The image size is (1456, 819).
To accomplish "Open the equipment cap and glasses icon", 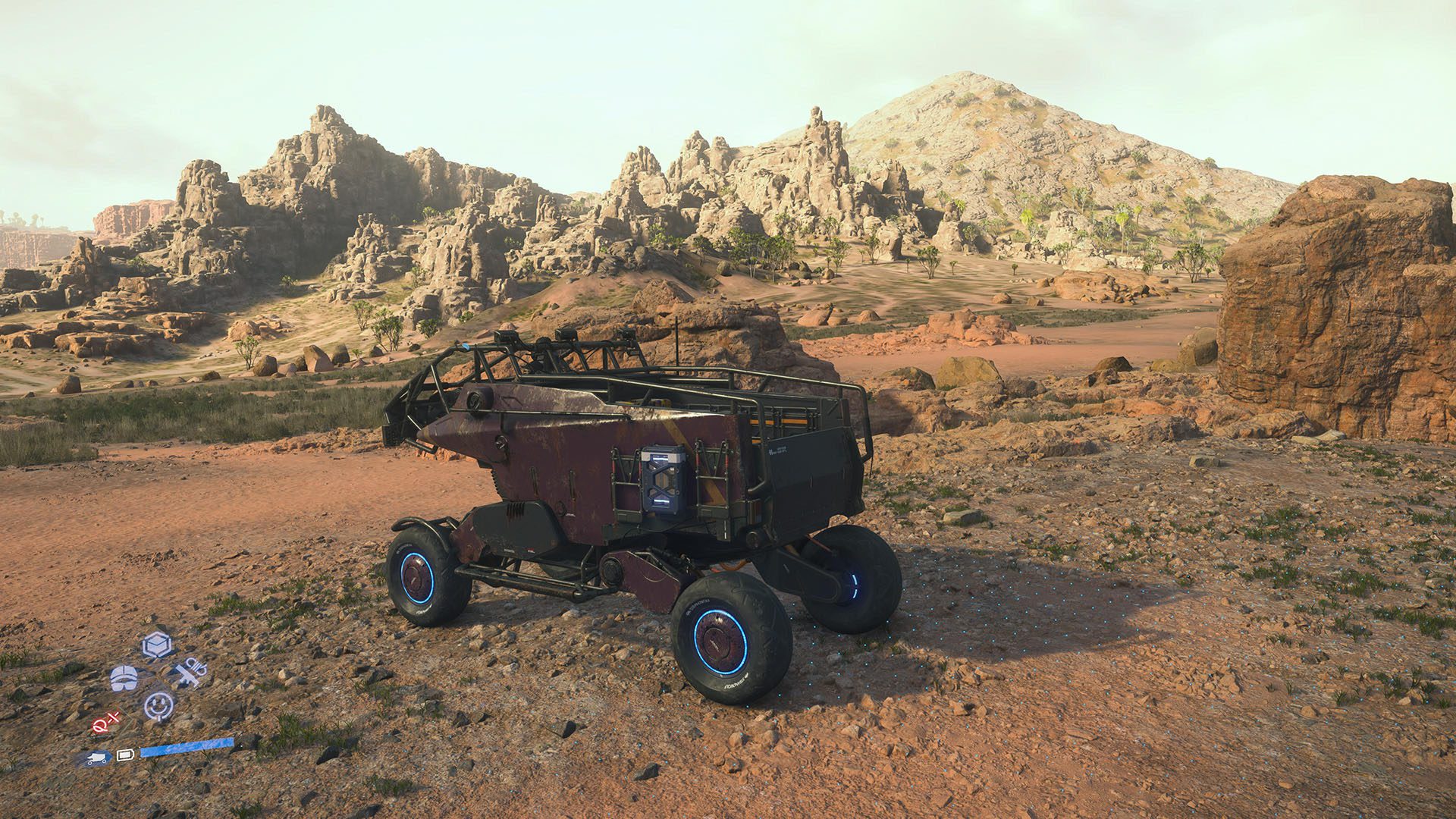I will (x=124, y=677).
